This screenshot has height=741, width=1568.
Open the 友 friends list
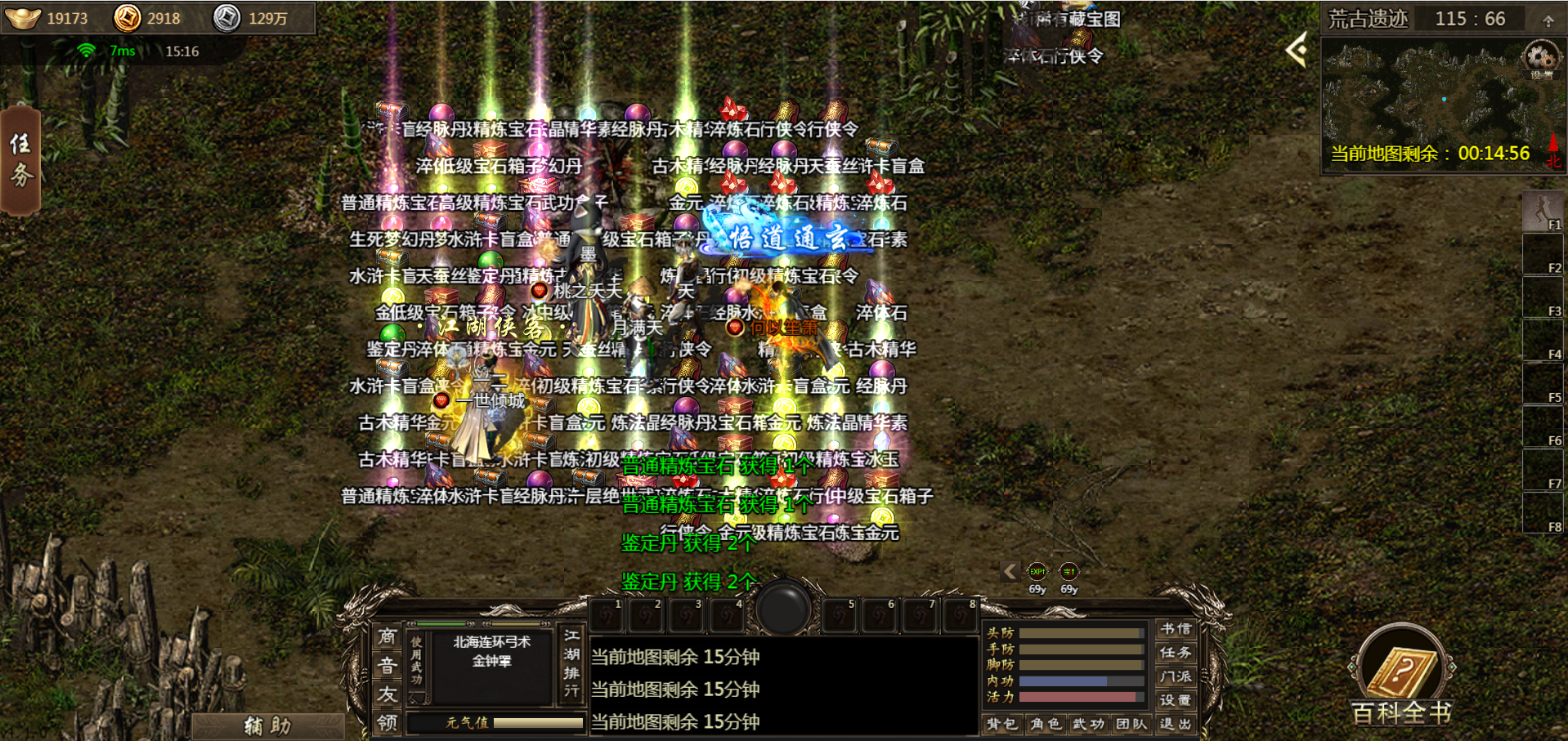[x=388, y=694]
